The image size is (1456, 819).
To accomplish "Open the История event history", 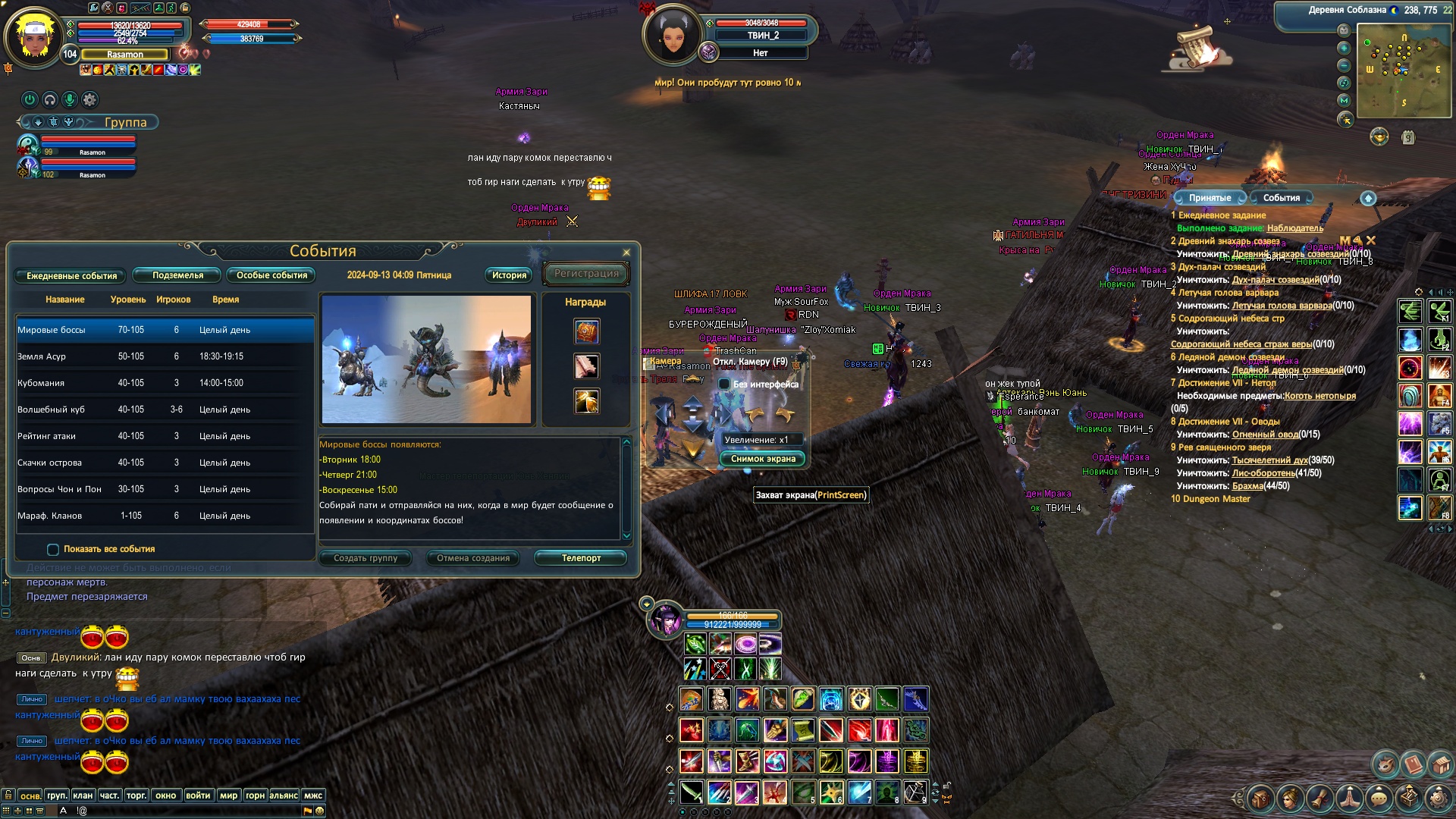I will coord(509,275).
